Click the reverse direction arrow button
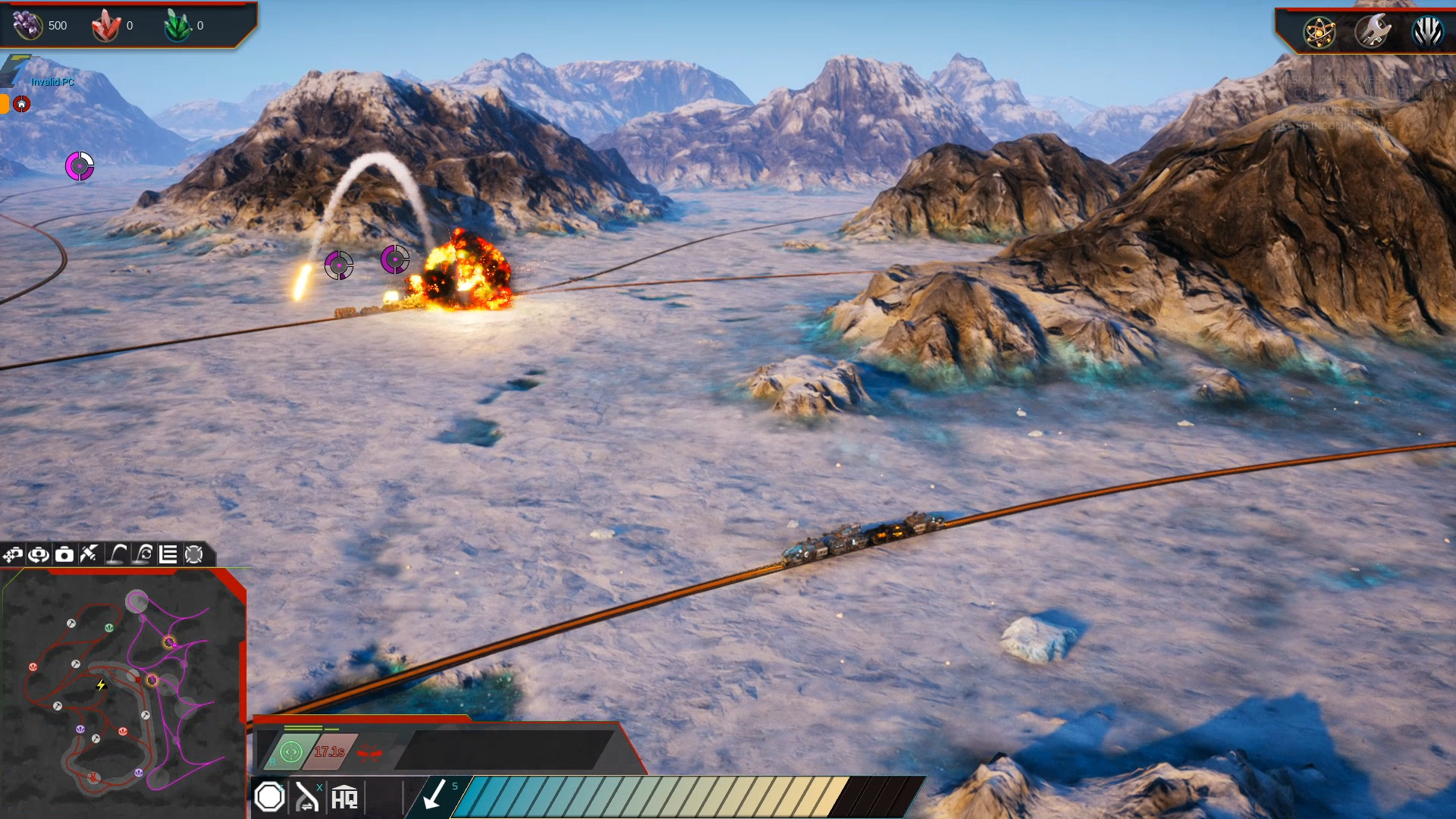The width and height of the screenshot is (1456, 819). coord(434,796)
